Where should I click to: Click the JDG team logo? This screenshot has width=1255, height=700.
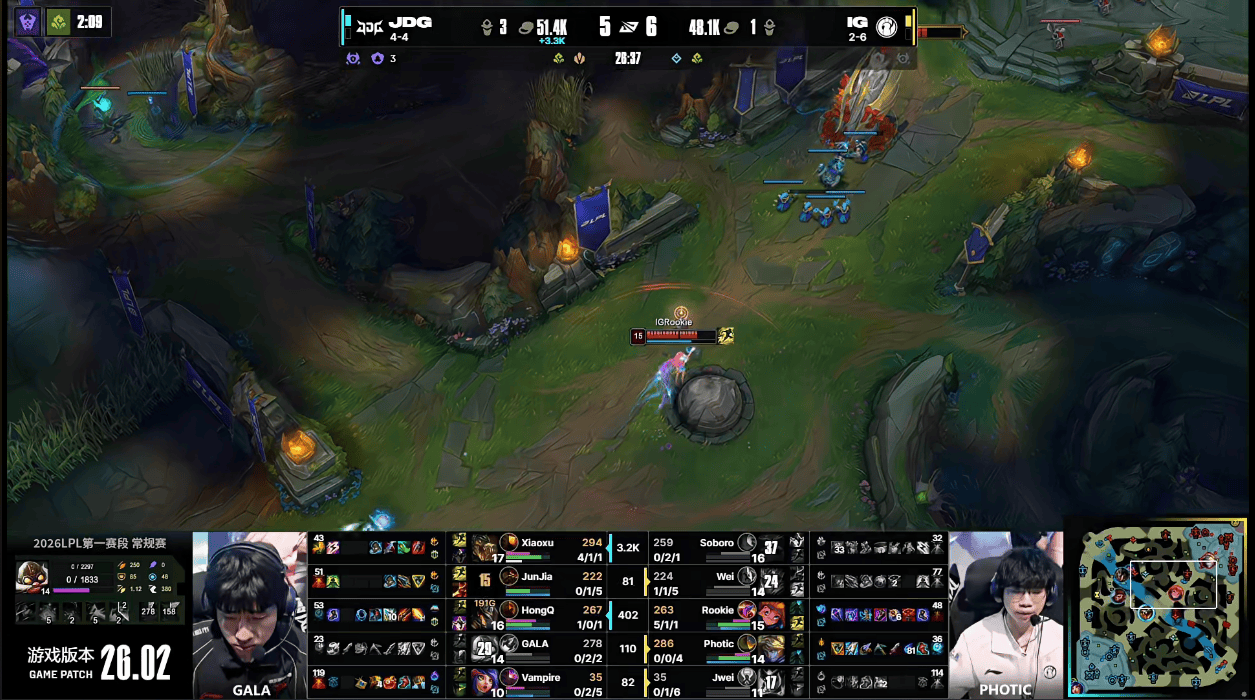(369, 24)
